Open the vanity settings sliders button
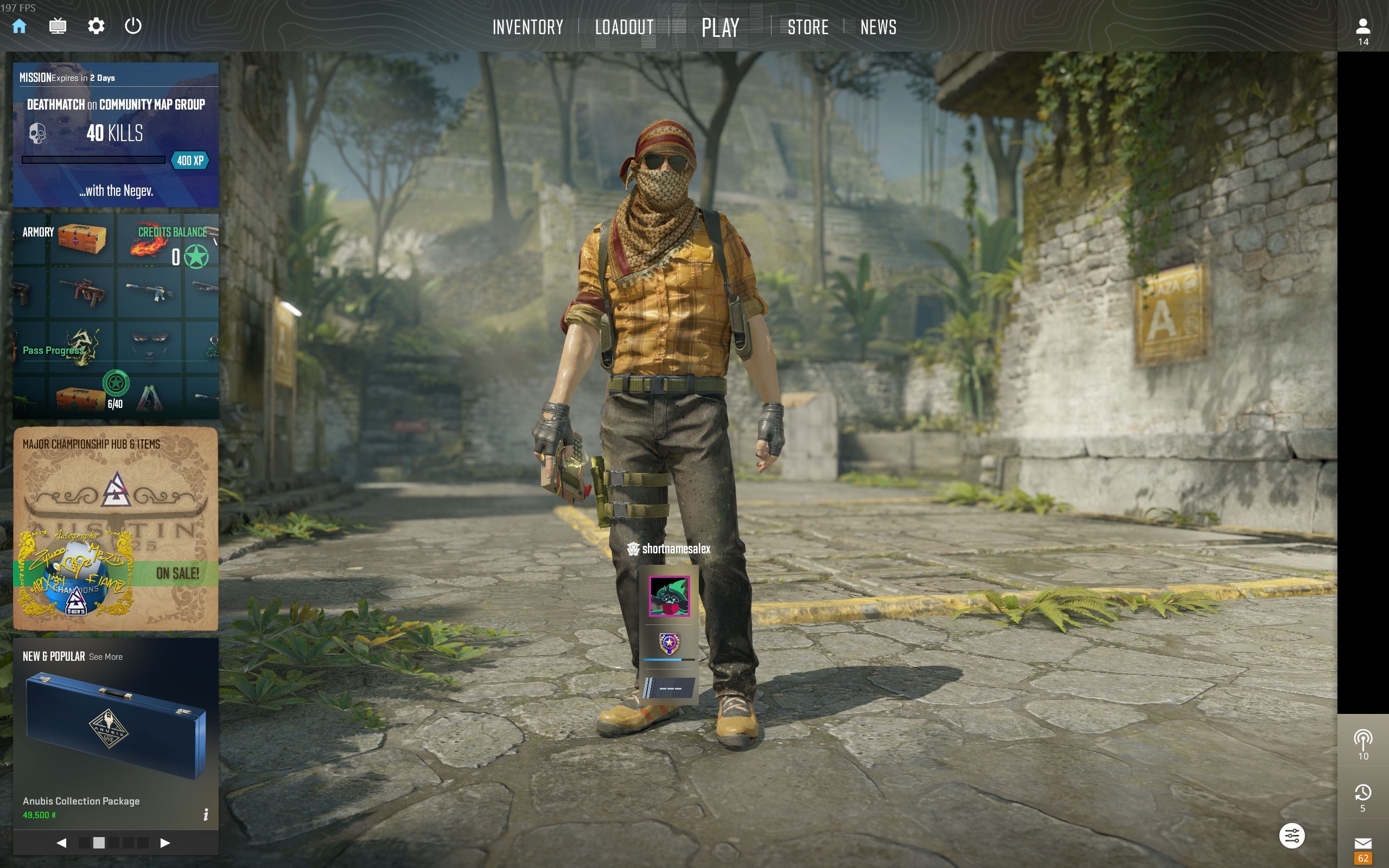The width and height of the screenshot is (1389, 868). click(1291, 836)
